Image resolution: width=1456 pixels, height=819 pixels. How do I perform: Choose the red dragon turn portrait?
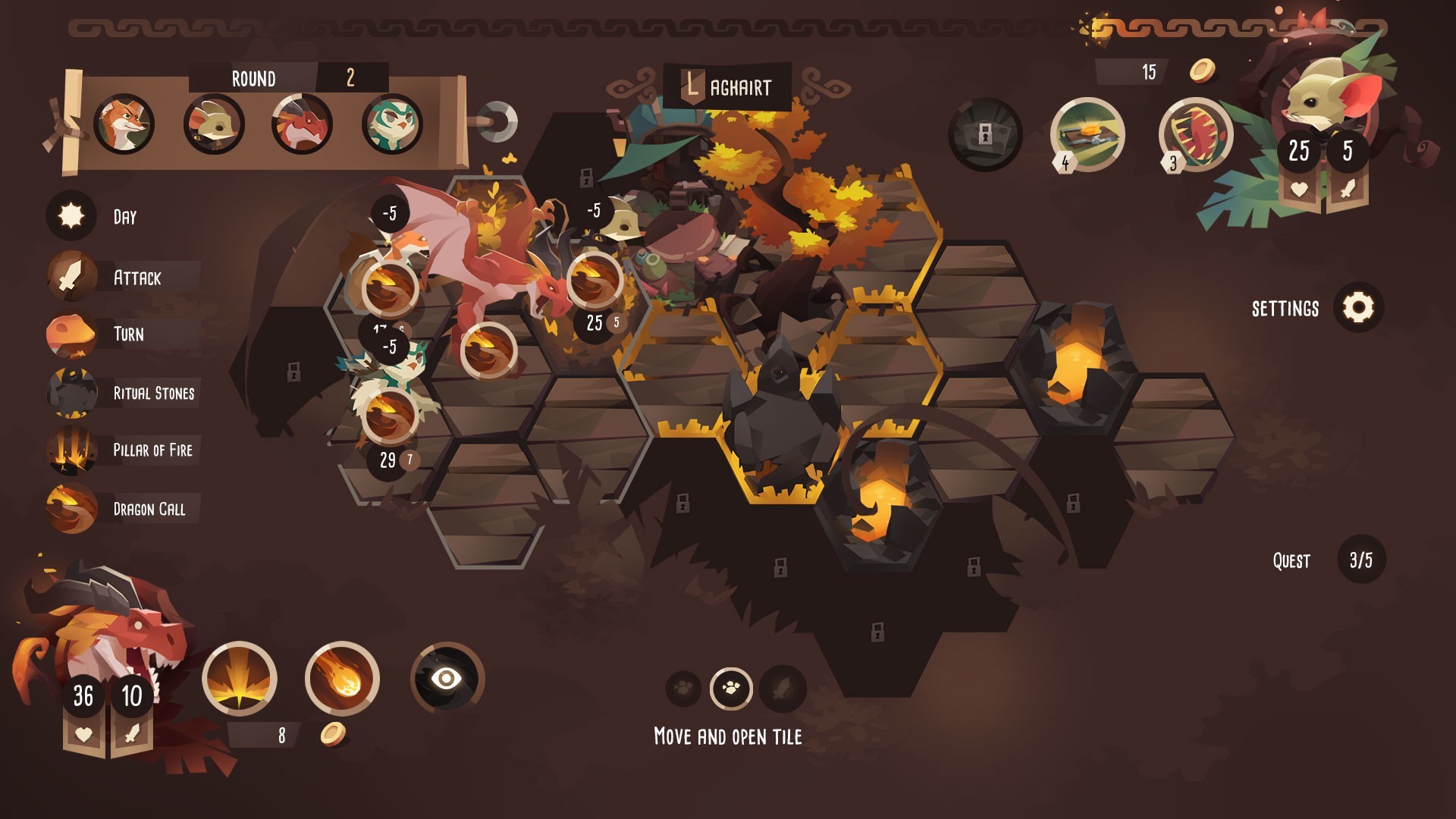tap(302, 124)
